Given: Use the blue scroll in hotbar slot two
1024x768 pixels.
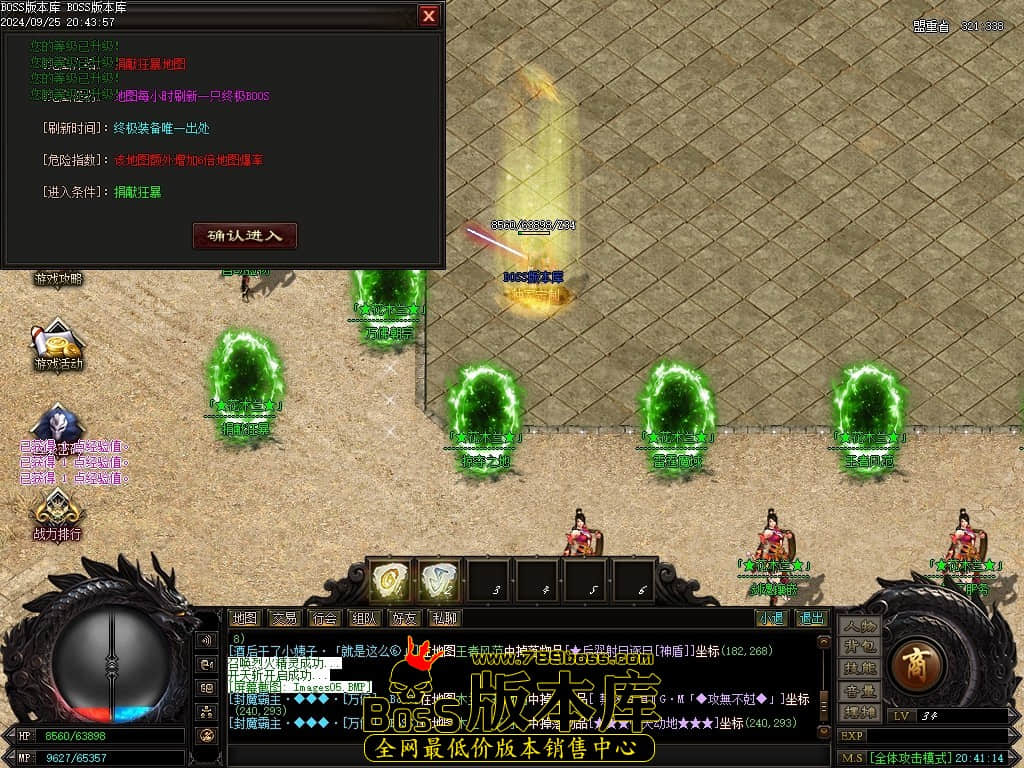Looking at the screenshot, I should [438, 581].
